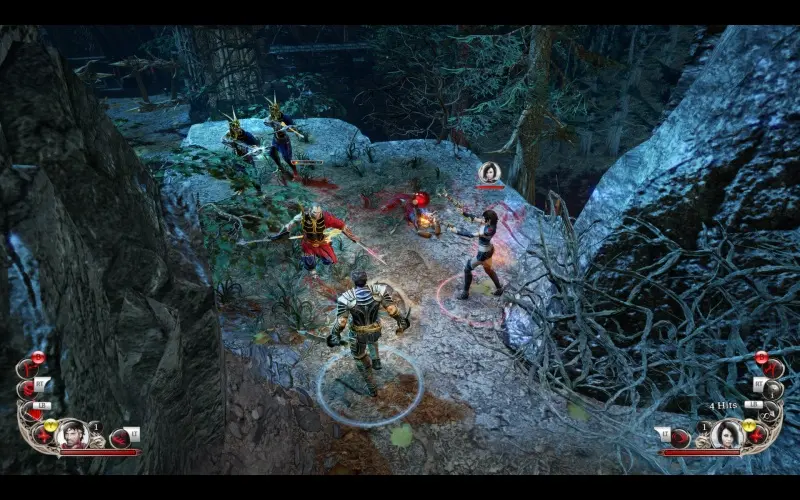Click the floating woman portrait marker over the battlefield
Viewport: 800px width, 500px height.
pyautogui.click(x=490, y=172)
